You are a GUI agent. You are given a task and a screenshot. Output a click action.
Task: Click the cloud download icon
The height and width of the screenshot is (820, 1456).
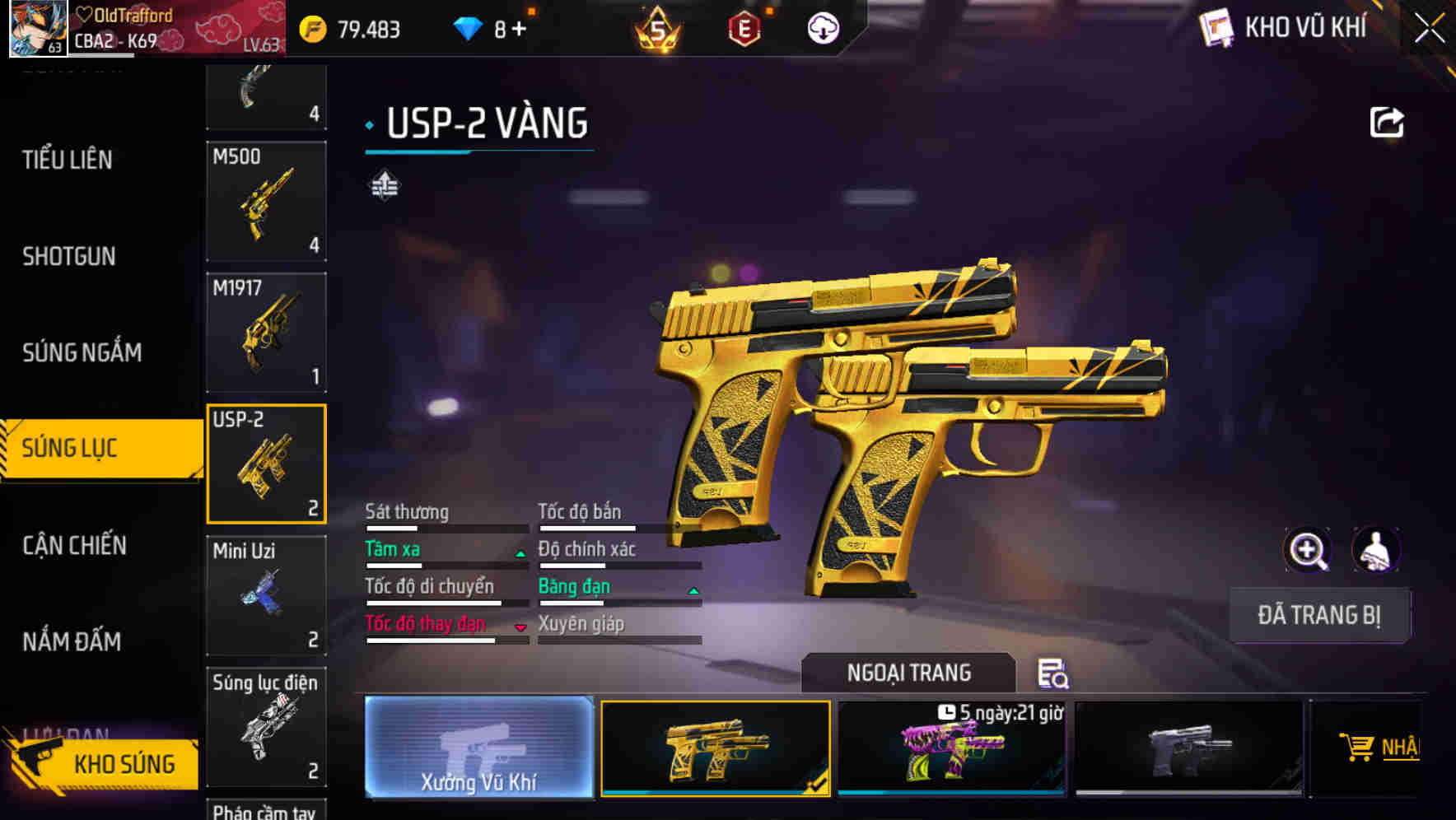823,30
